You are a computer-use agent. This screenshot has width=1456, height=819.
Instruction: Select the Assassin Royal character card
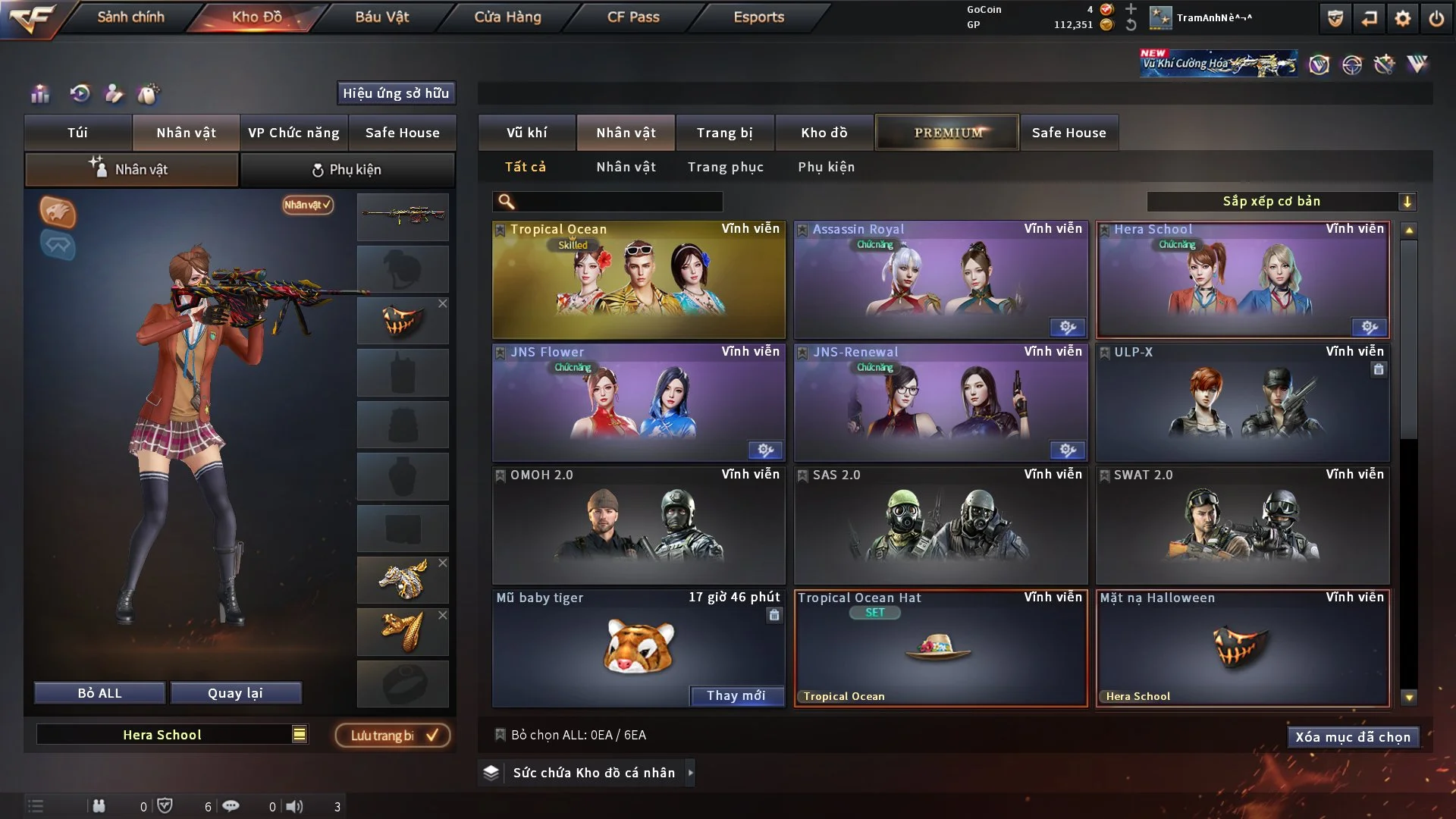(x=940, y=280)
